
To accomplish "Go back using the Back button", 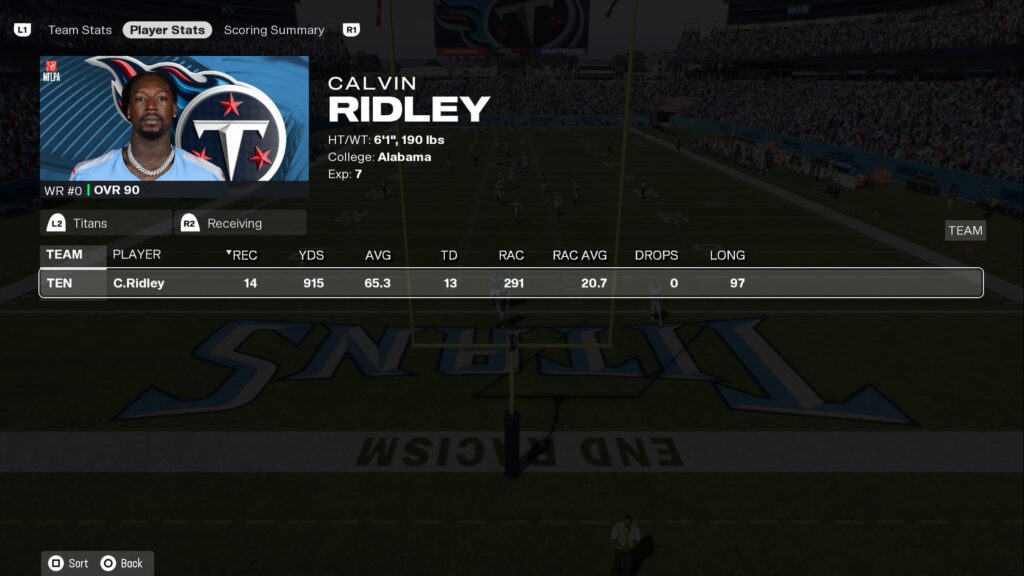I will (x=122, y=563).
